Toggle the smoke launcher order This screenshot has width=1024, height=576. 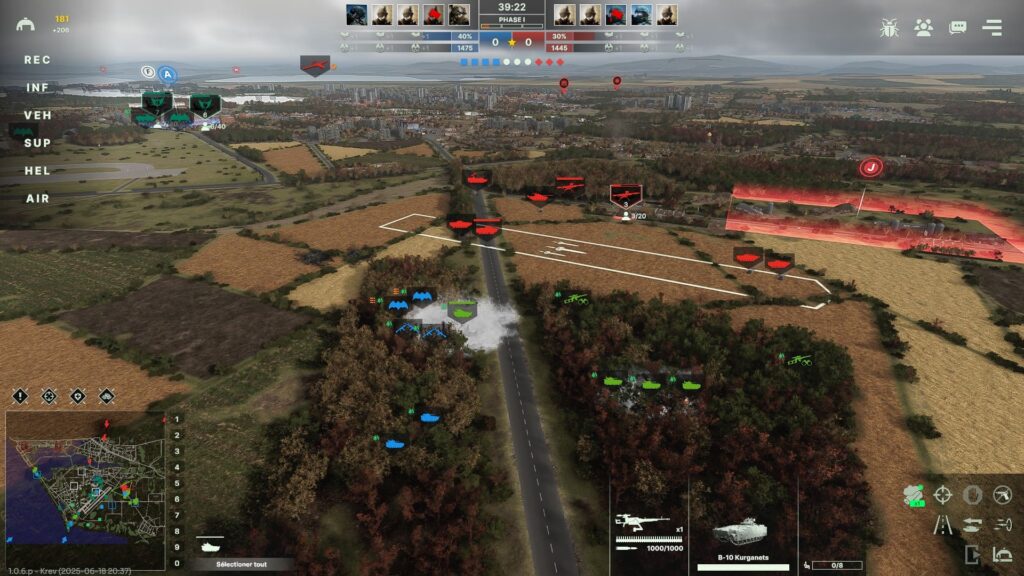[913, 495]
